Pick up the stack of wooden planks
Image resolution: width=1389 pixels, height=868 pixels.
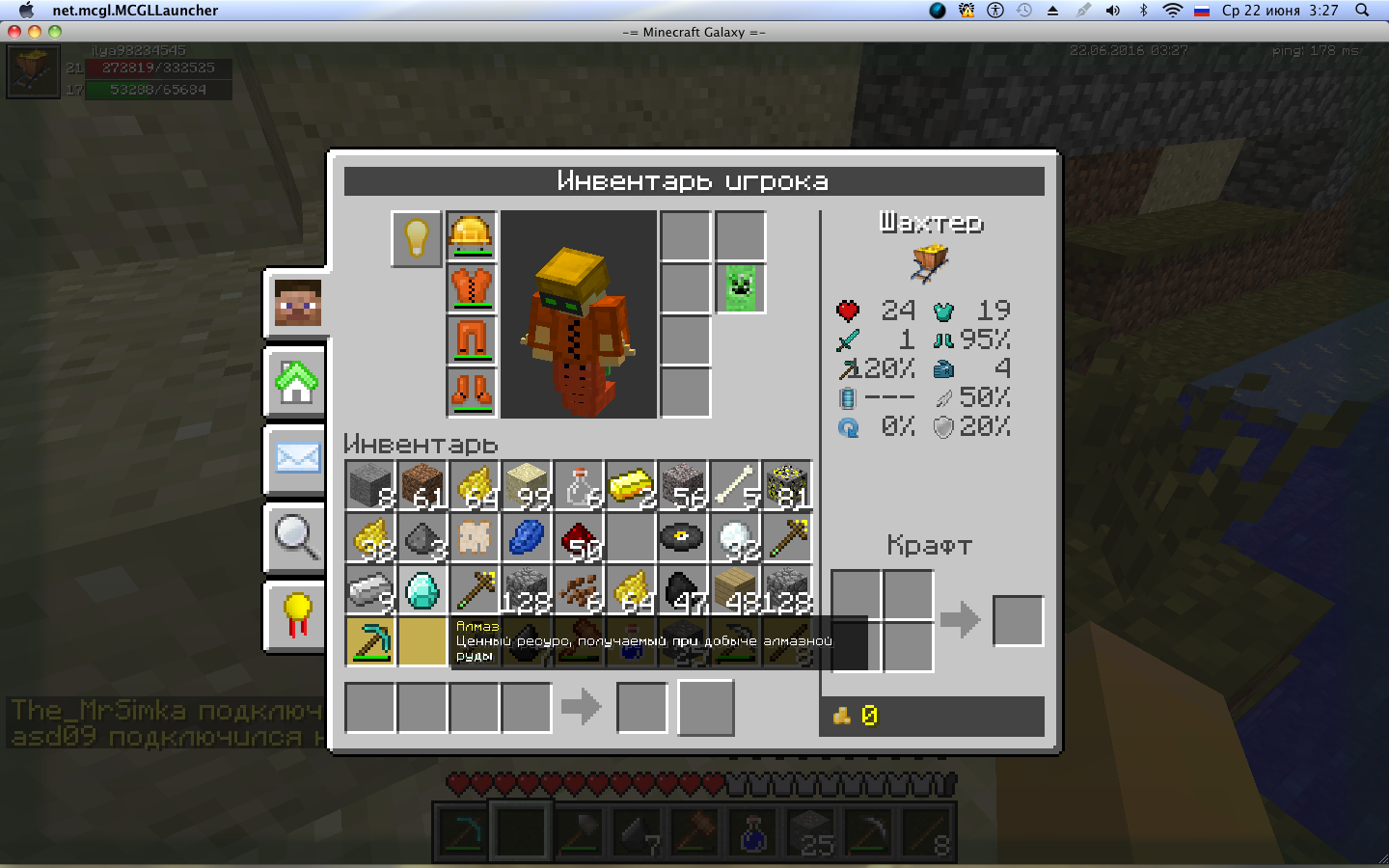tap(735, 589)
